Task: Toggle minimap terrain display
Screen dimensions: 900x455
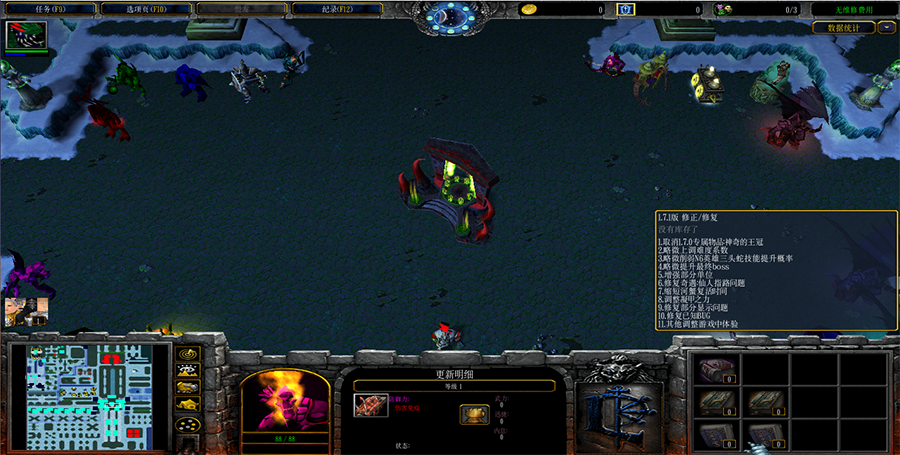Action: [x=187, y=371]
